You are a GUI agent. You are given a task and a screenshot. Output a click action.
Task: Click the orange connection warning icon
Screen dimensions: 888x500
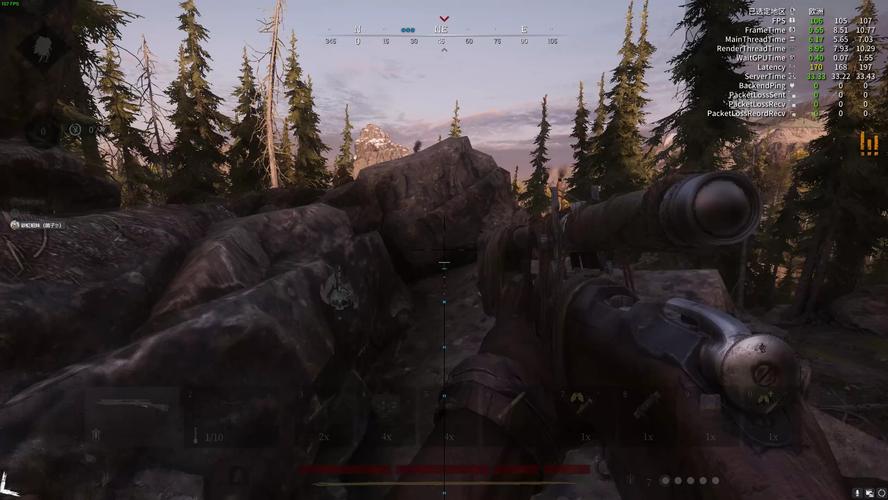[x=868, y=144]
